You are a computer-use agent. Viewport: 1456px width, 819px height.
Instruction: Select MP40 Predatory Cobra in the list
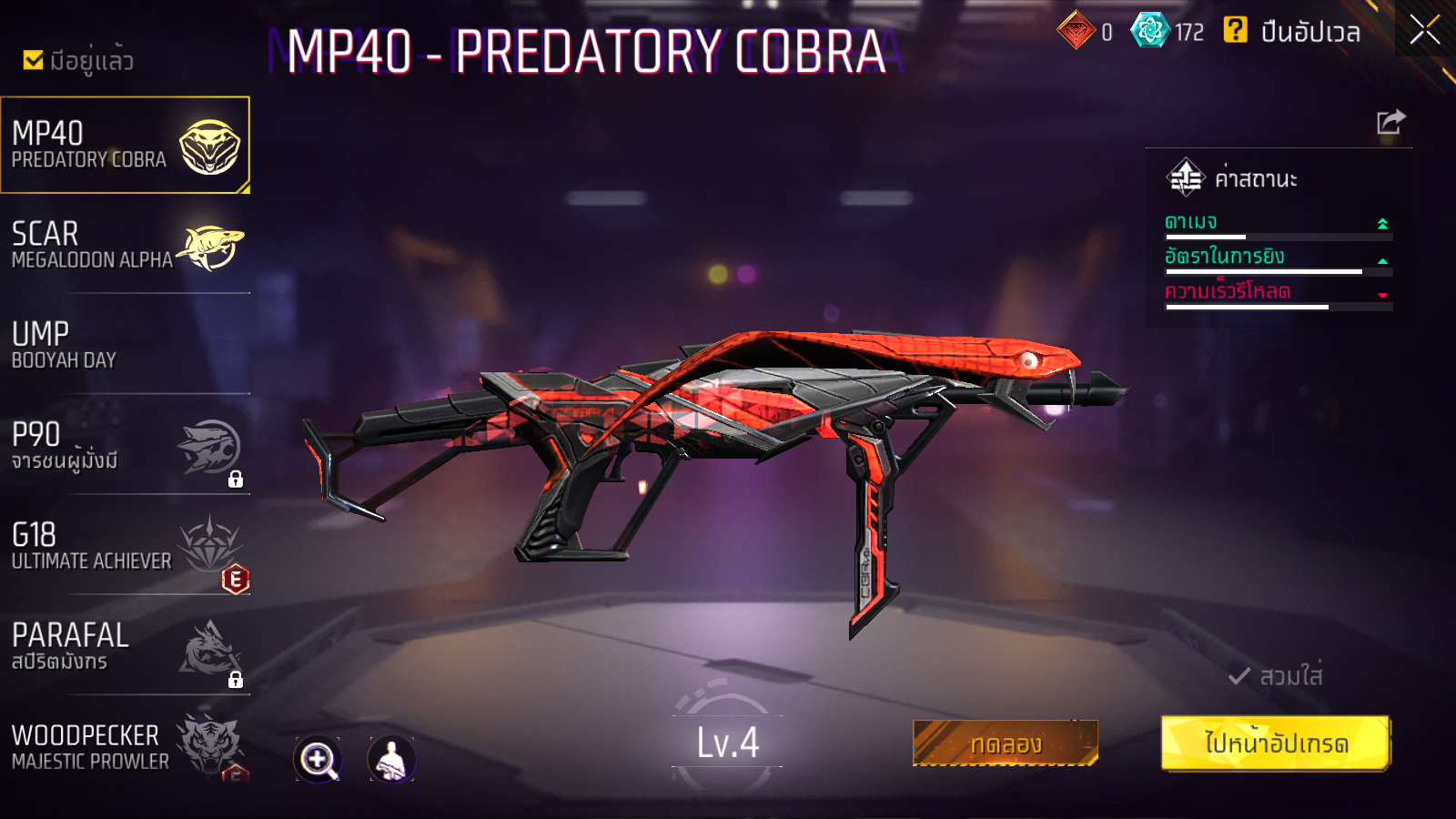125,146
